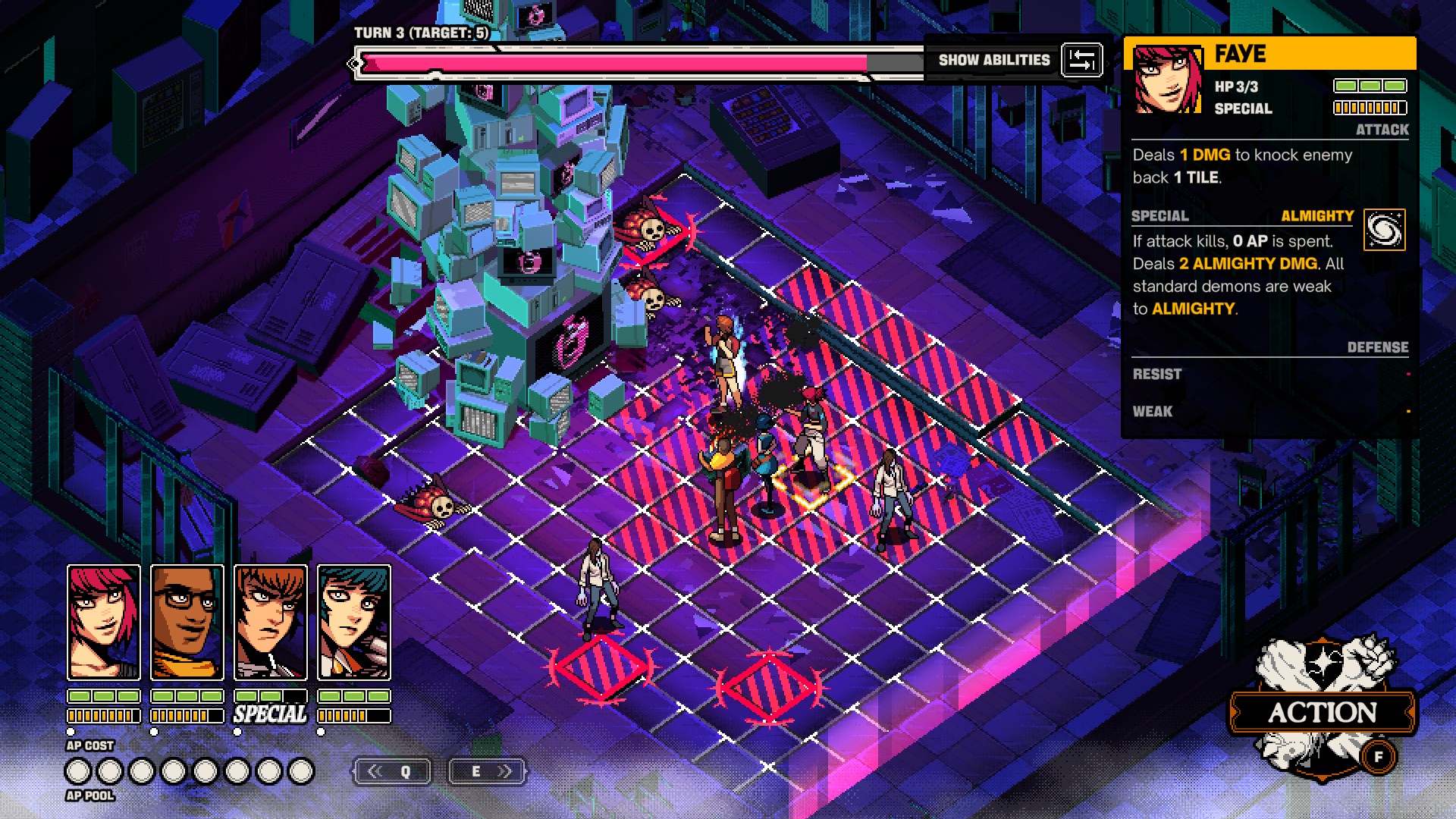
Task: Choose the brown-haired character portrait marked Special
Action: point(271,622)
